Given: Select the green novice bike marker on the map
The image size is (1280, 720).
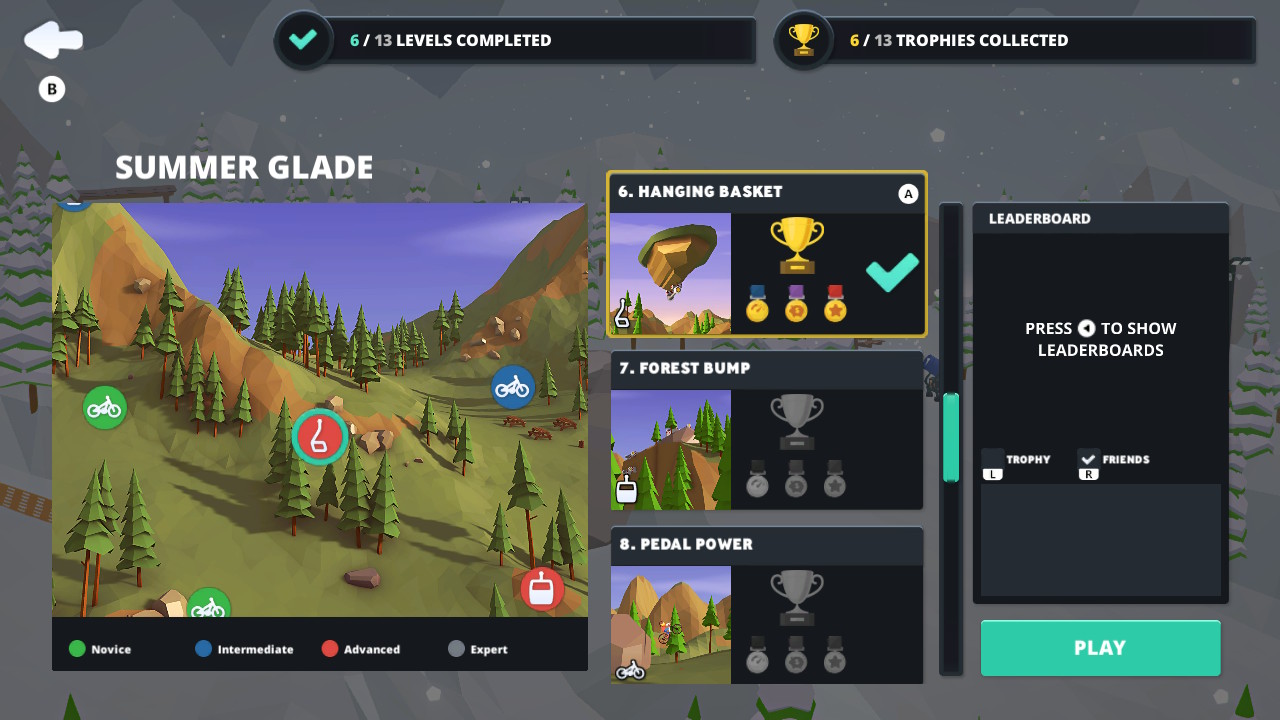Looking at the screenshot, I should [104, 408].
